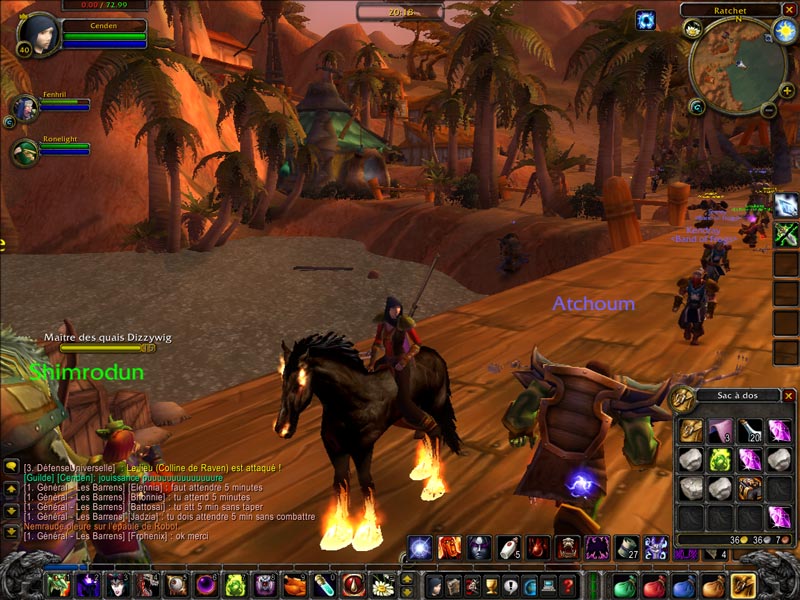Close the Sac à dos bag window
This screenshot has height=600, width=800.
[x=788, y=396]
